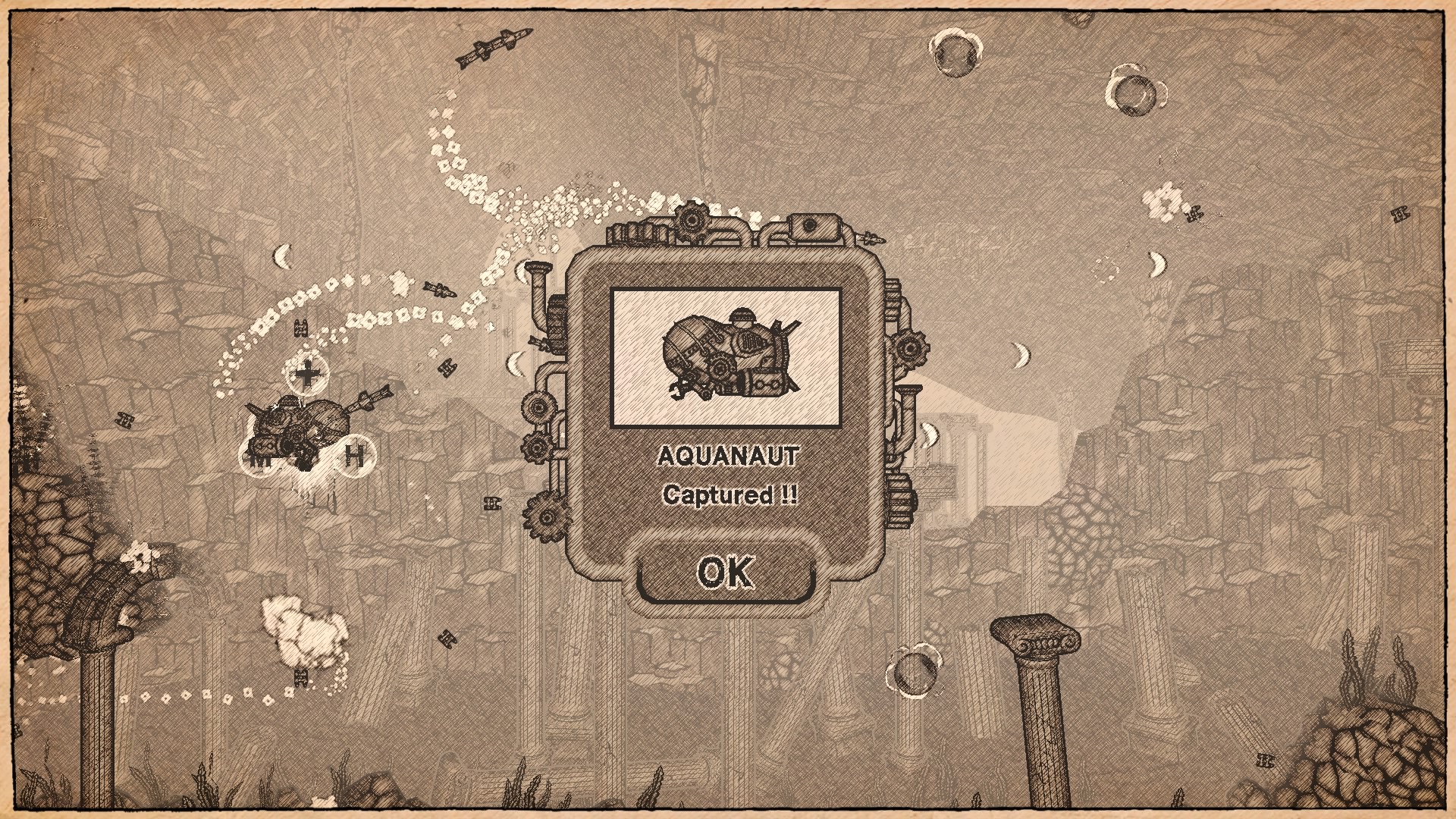Click the gear atop the dialog frame
Screen dimensions: 1456x819
691,219
